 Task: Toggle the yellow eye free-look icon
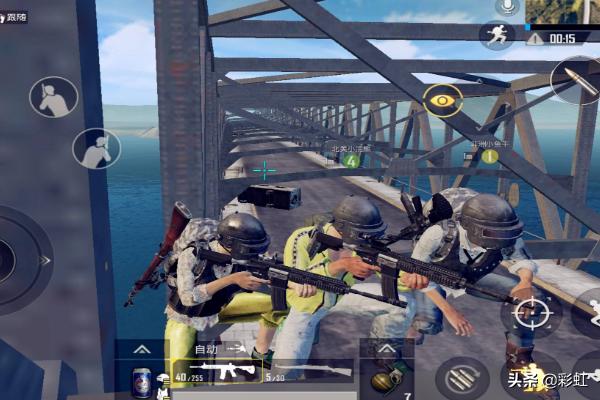coord(442,100)
